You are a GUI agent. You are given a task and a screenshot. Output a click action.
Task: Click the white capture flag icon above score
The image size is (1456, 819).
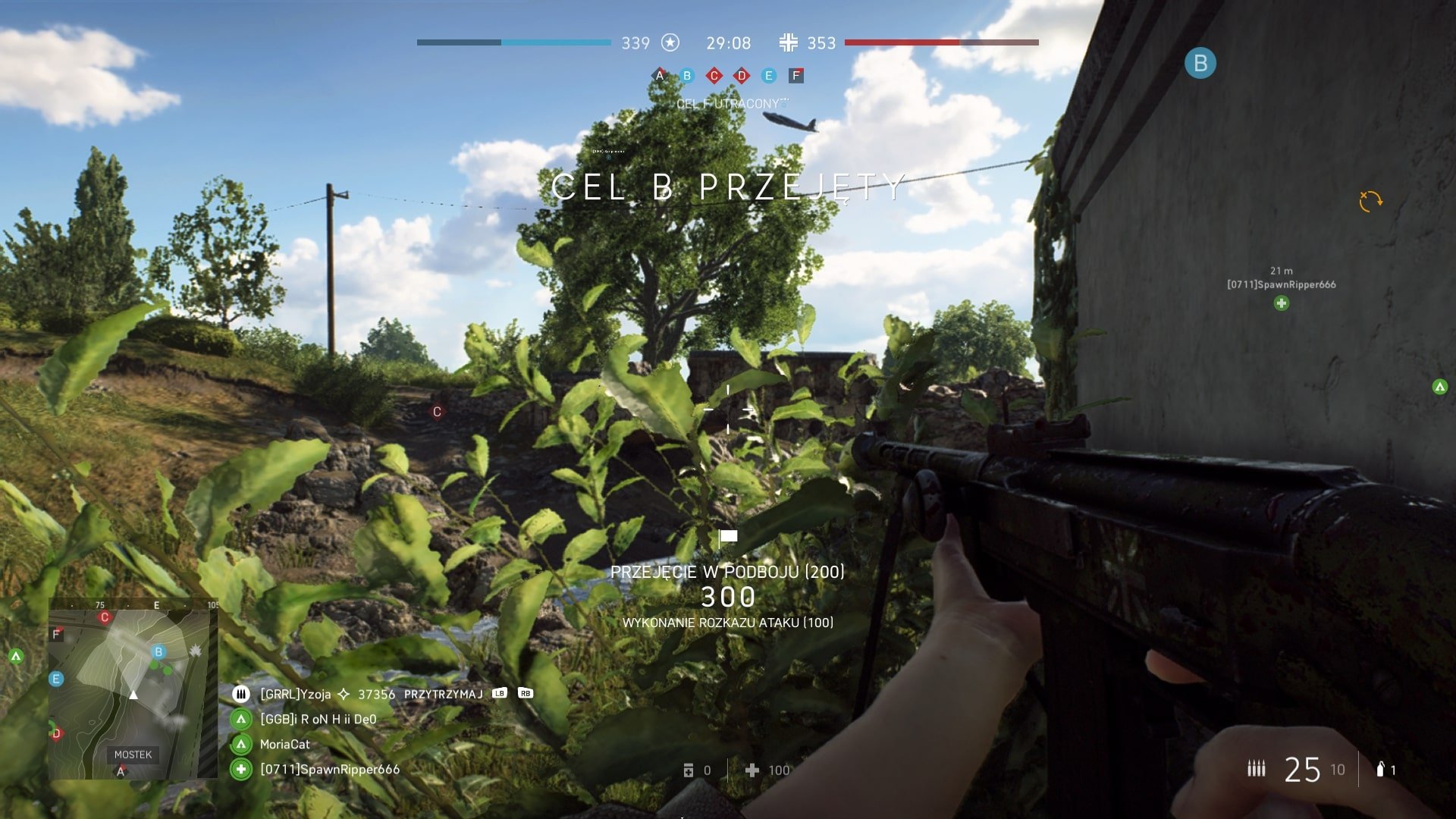[x=728, y=538]
